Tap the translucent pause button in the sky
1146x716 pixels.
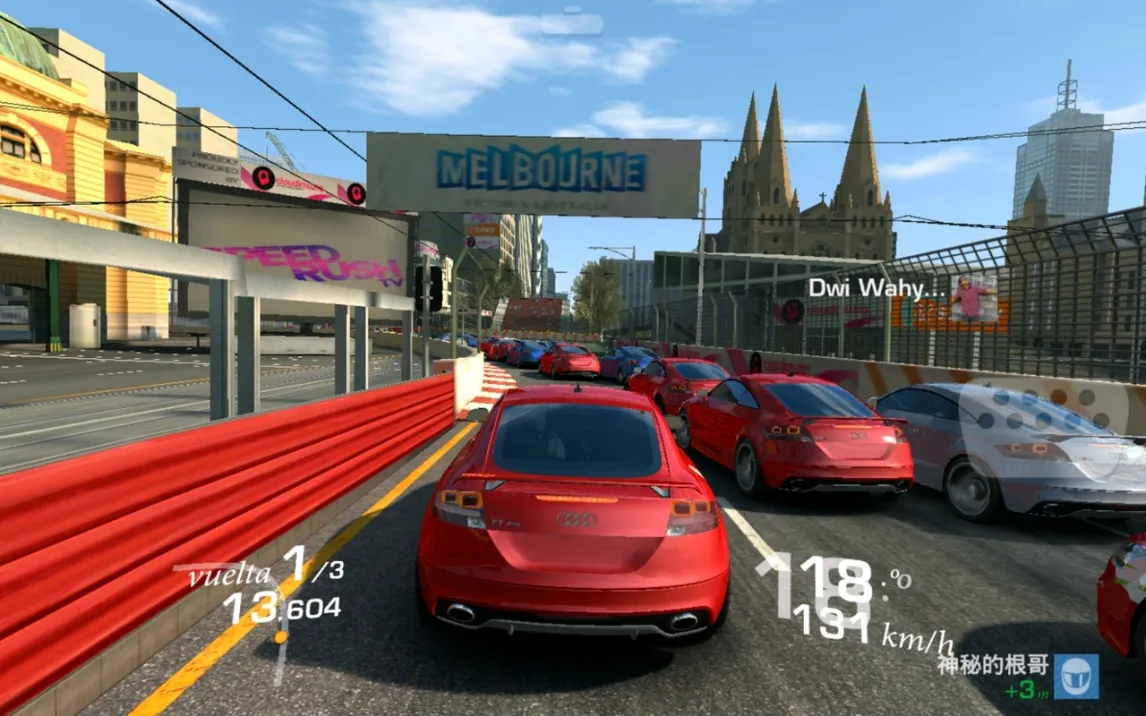pos(572,22)
